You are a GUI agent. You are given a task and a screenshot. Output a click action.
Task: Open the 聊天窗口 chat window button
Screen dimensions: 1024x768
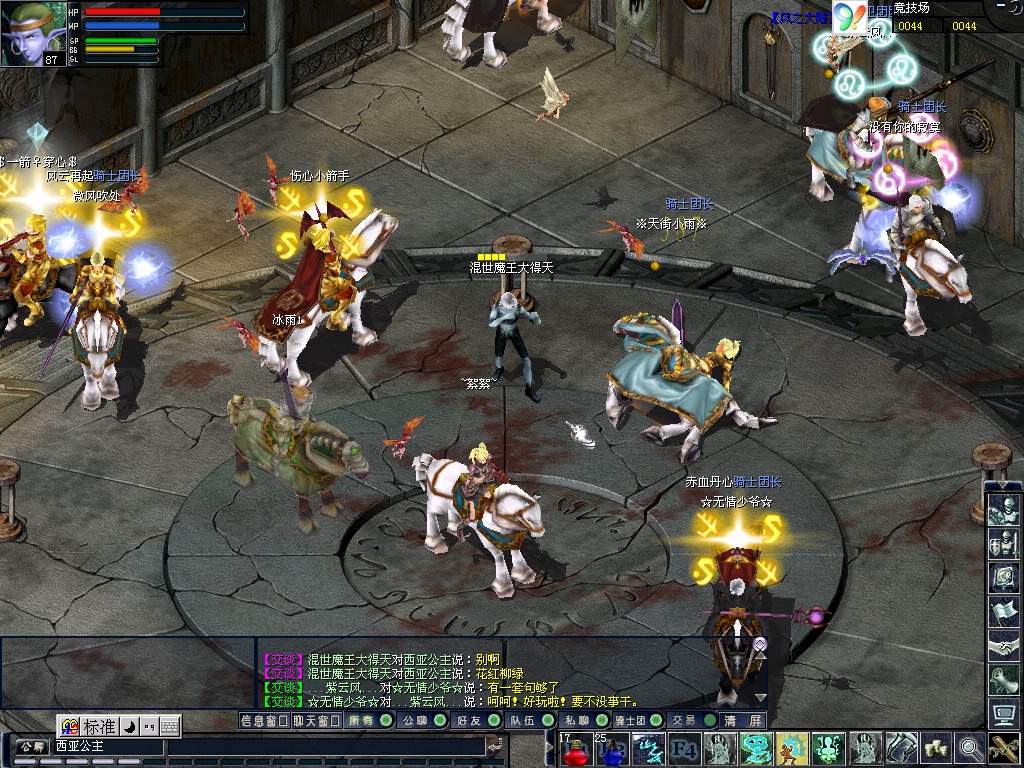(x=316, y=720)
